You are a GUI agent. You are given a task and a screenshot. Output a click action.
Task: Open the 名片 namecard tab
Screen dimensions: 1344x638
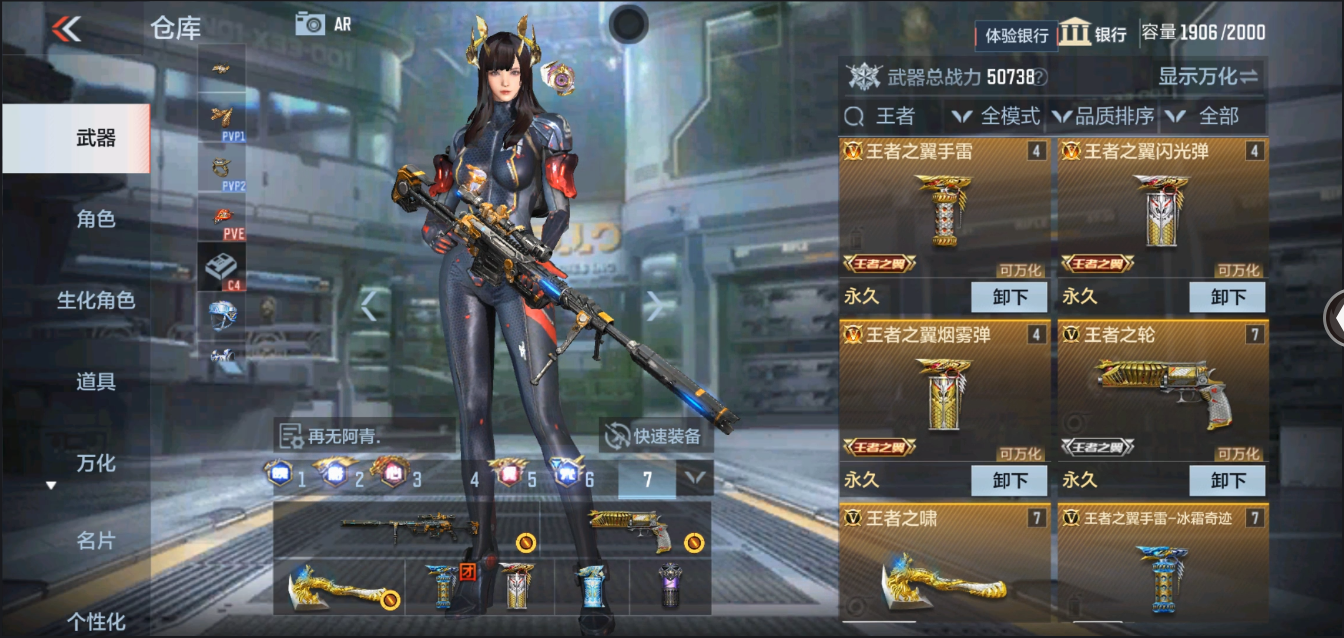coord(96,541)
